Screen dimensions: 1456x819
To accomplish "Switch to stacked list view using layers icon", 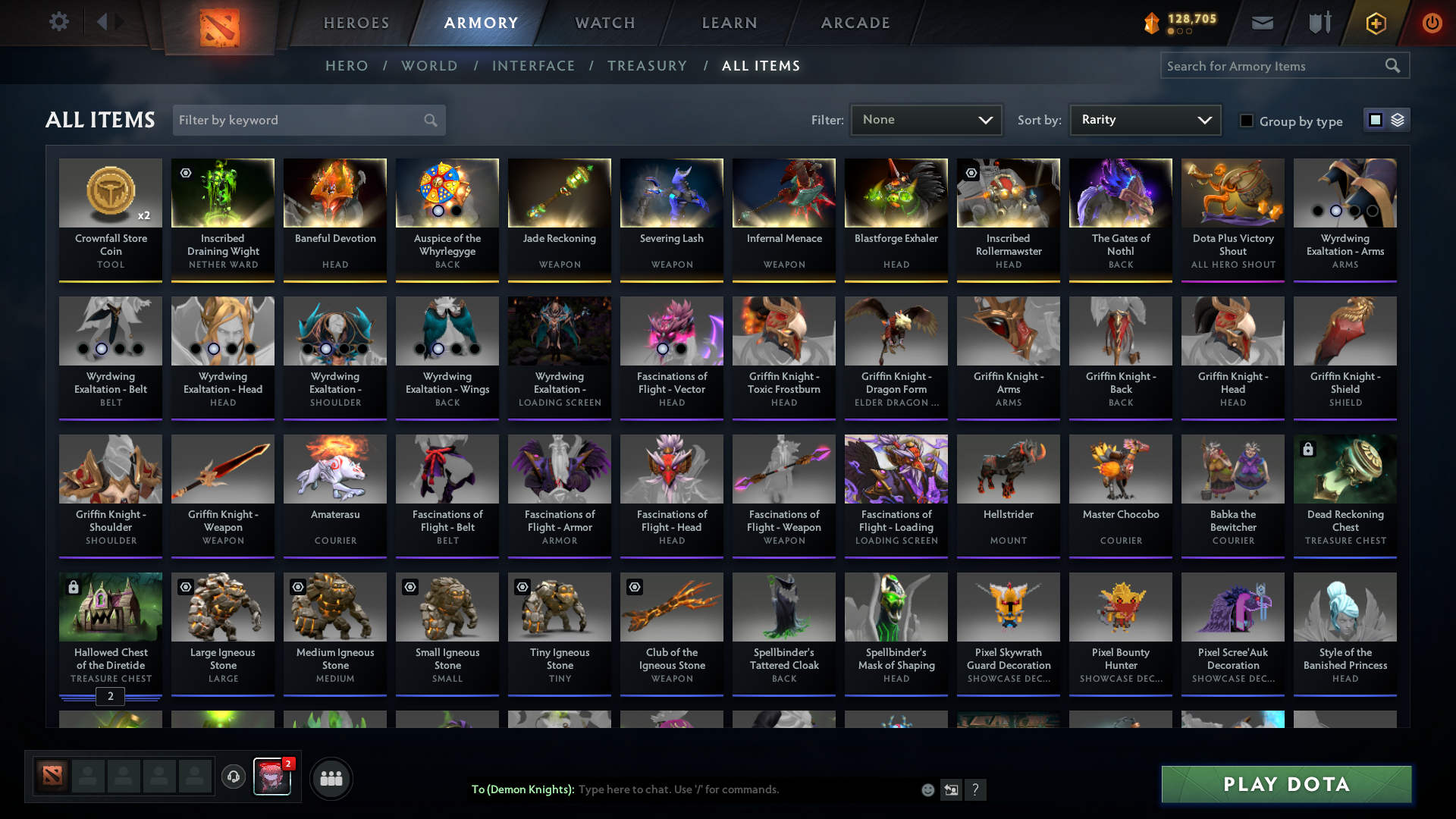I will pyautogui.click(x=1398, y=120).
